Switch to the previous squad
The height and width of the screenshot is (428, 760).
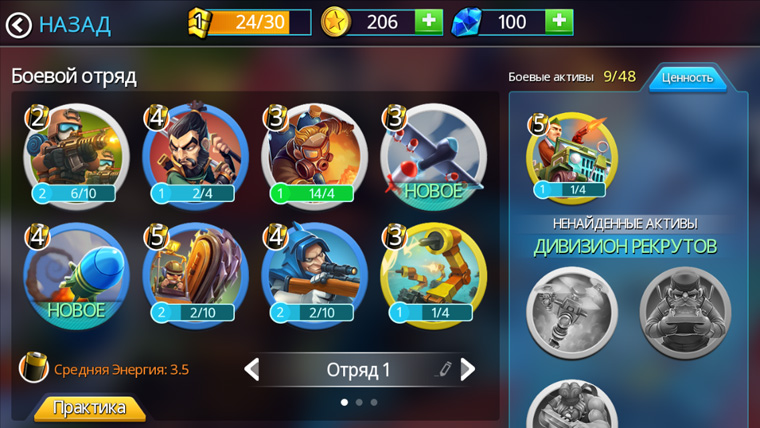pyautogui.click(x=252, y=370)
